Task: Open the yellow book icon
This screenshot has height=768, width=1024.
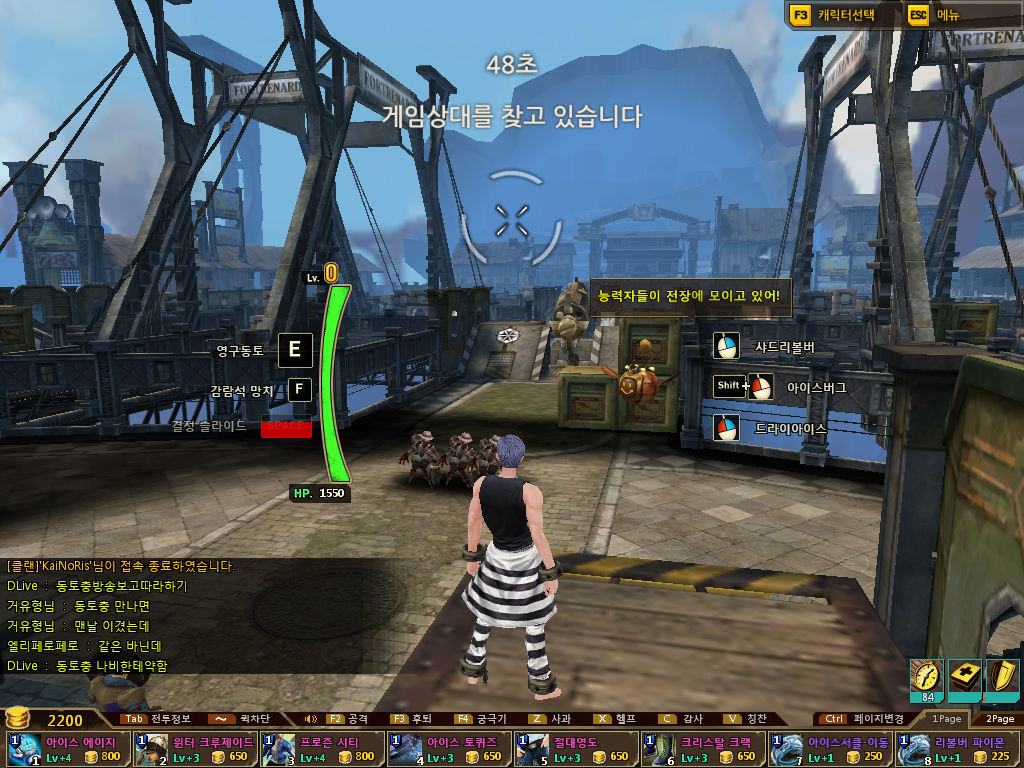Action: pos(963,679)
